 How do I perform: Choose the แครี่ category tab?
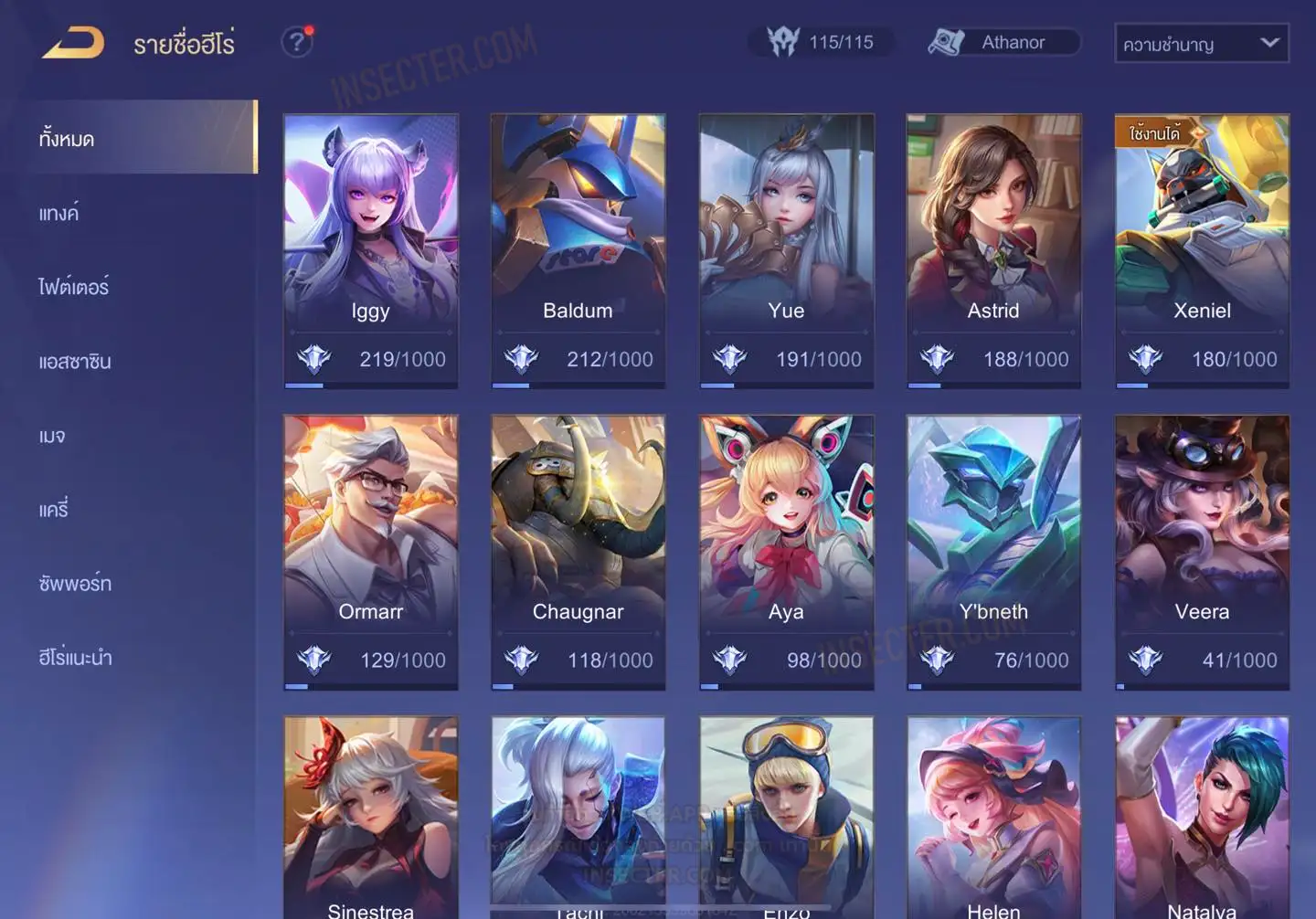pyautogui.click(x=54, y=510)
